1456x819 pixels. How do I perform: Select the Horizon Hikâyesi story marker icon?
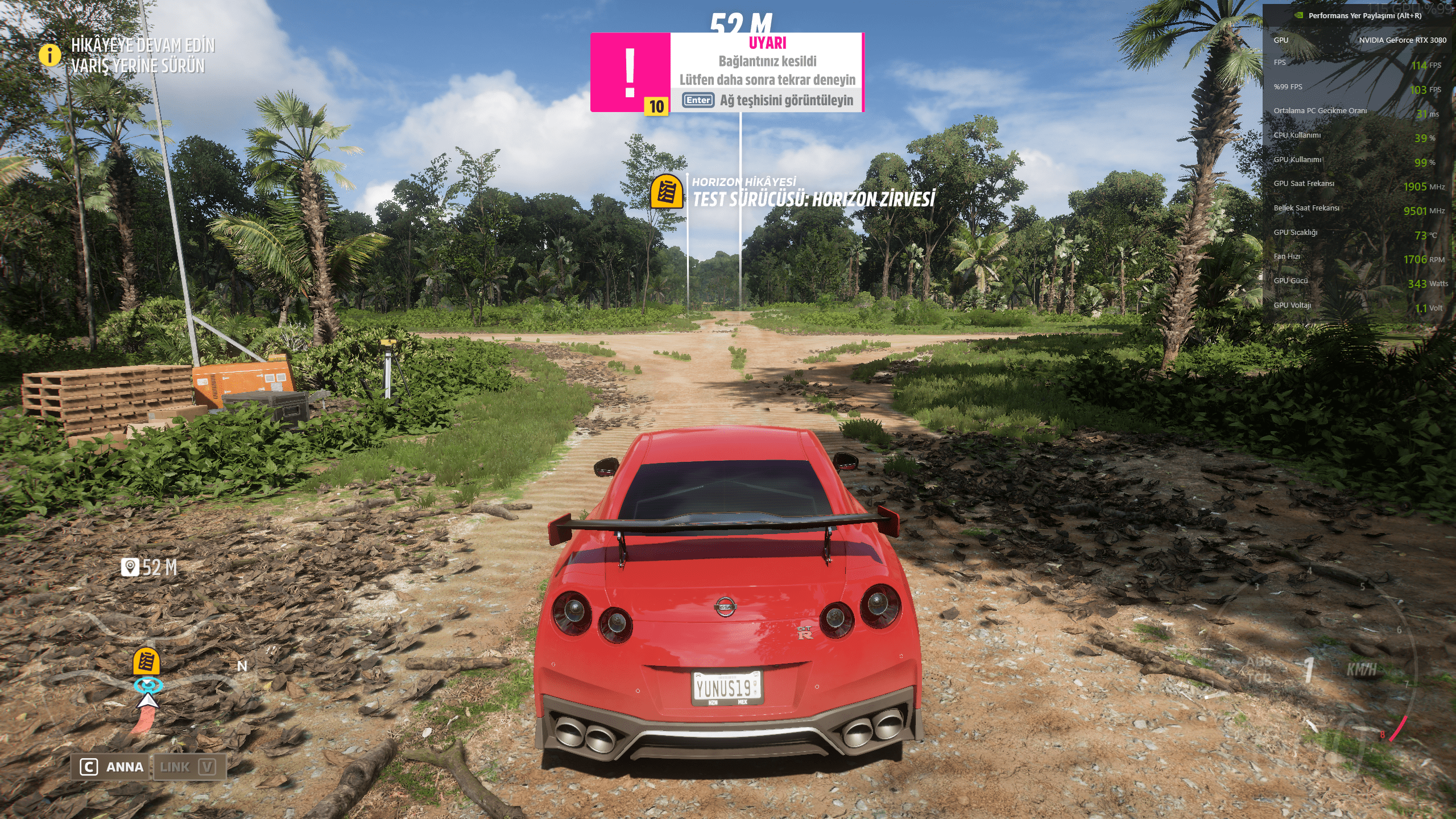click(x=667, y=192)
